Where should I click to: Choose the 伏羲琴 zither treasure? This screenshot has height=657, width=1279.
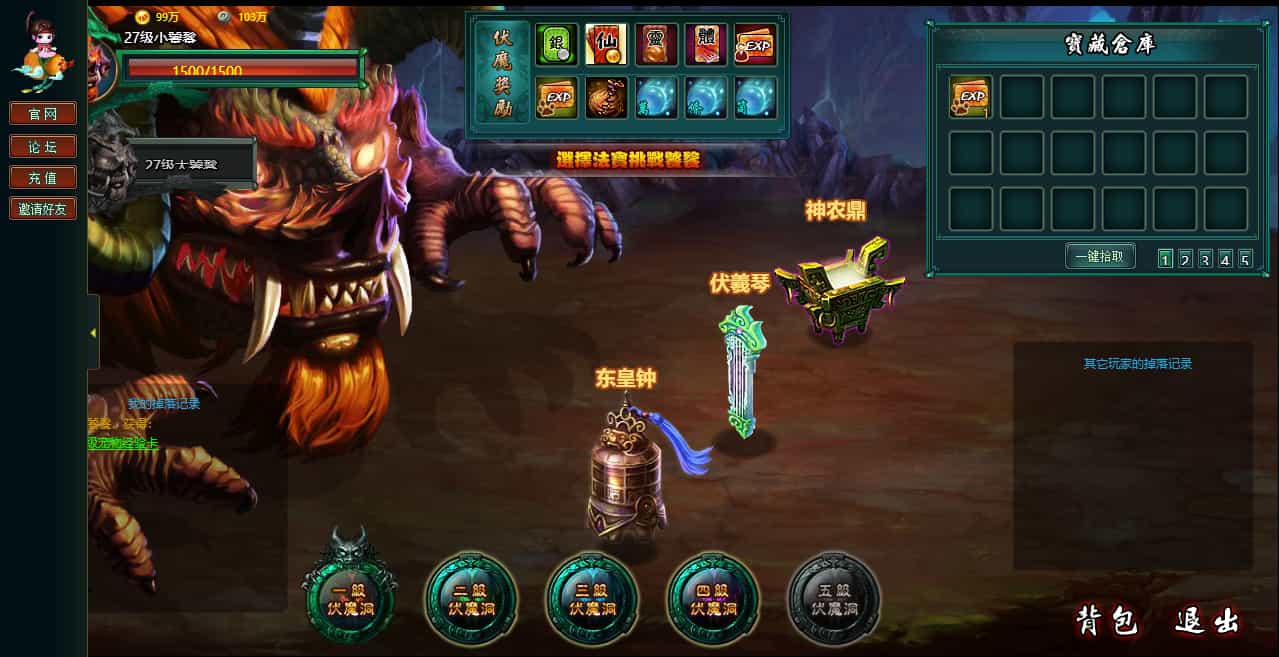click(741, 375)
